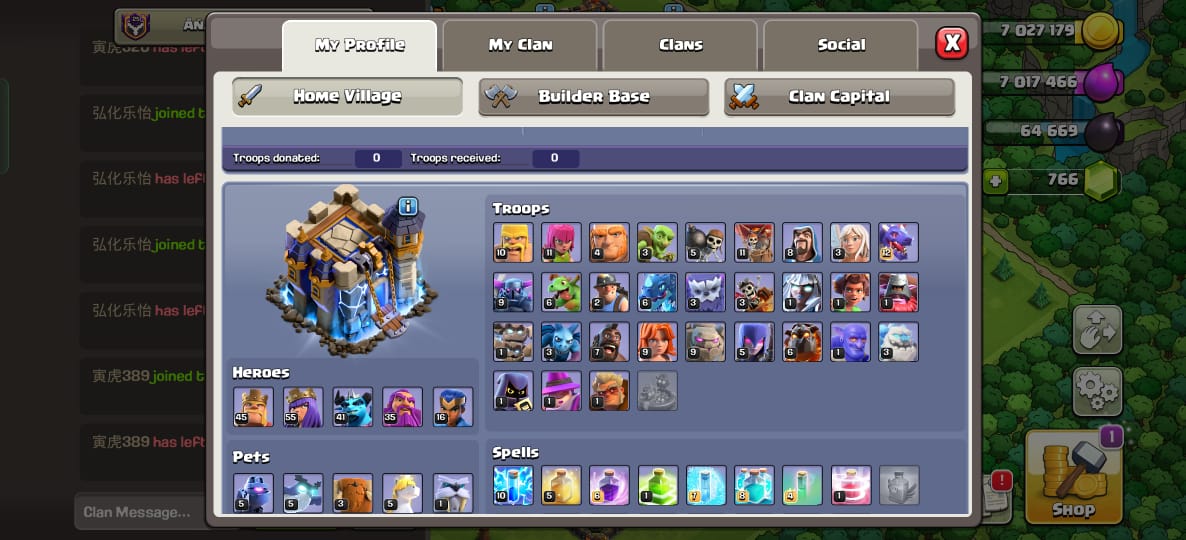Image resolution: width=1186 pixels, height=540 pixels.
Task: Select the Social tab
Action: coord(841,45)
